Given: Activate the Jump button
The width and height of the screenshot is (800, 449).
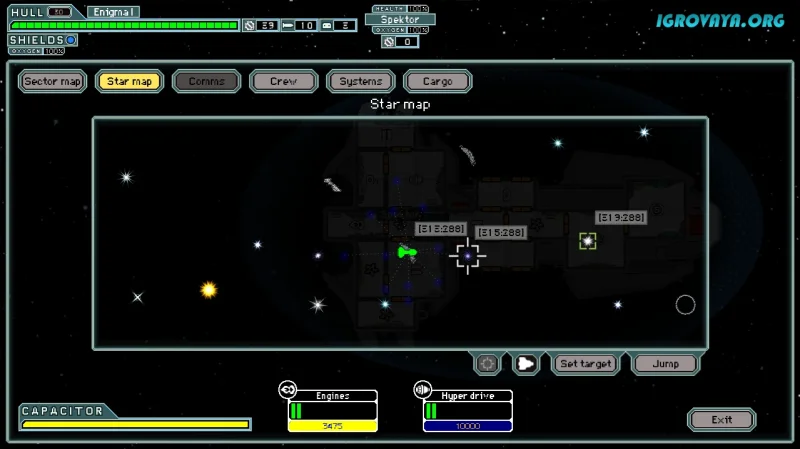Looking at the screenshot, I should 665,364.
